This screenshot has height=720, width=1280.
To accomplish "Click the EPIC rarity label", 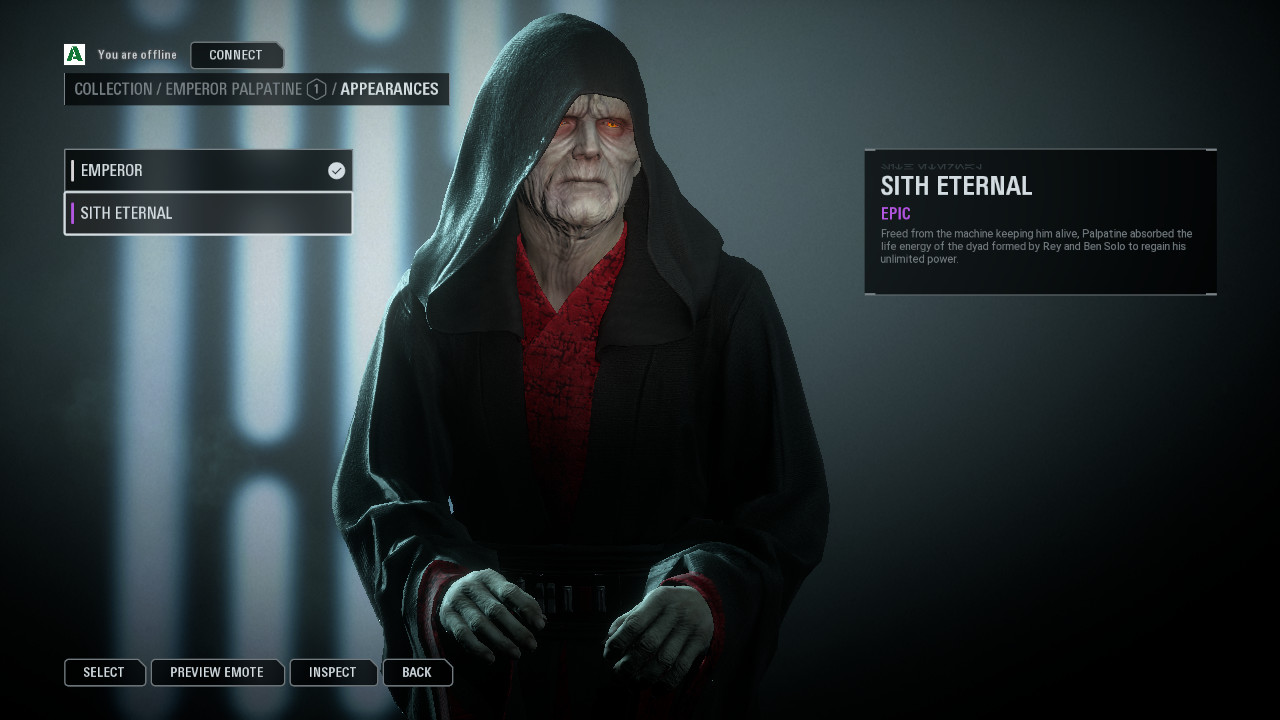I will click(x=894, y=213).
